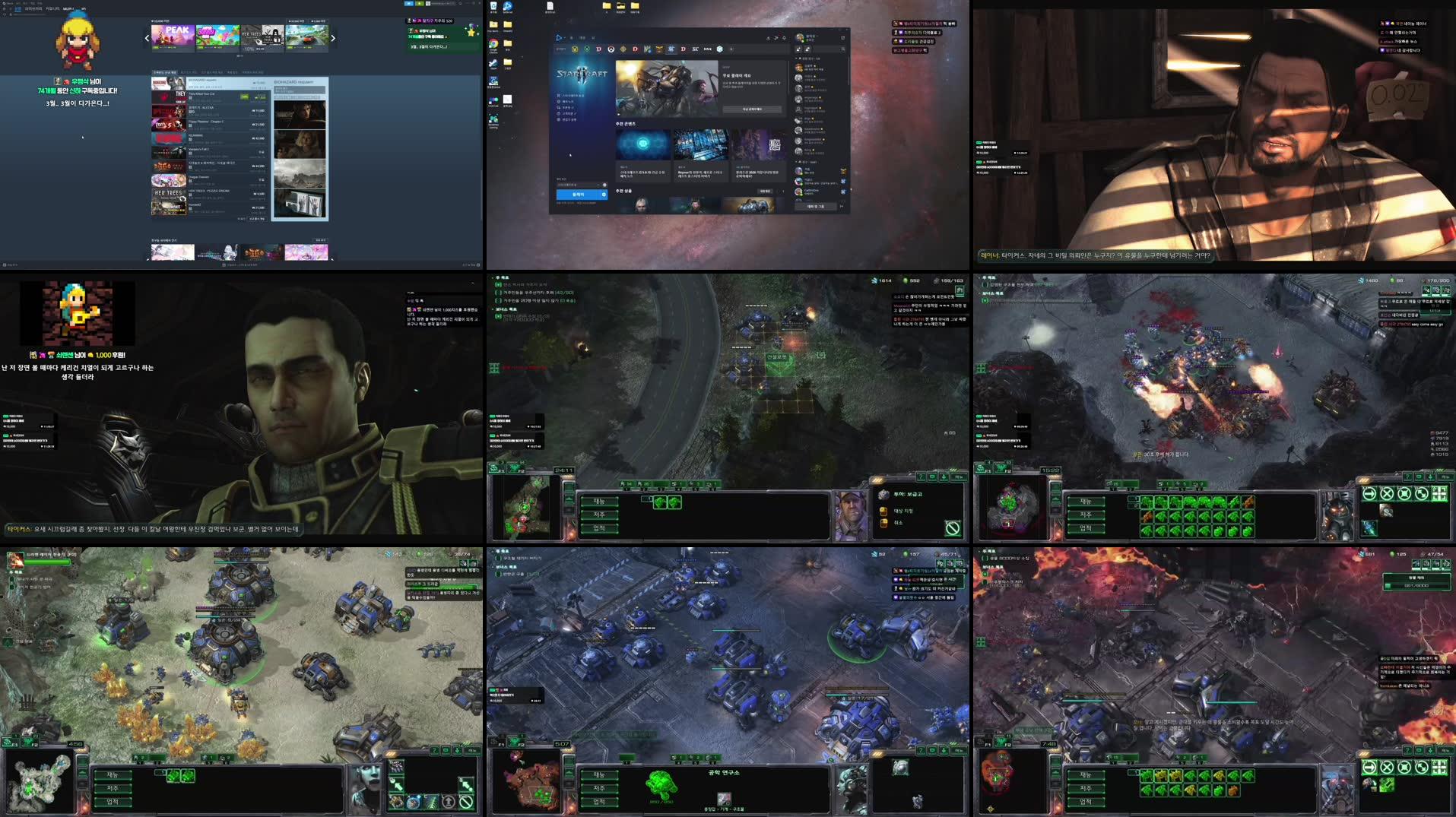Expand the Battle.net logo dropdown menu
Viewport: 1456px width, 817px height.
(x=560, y=38)
